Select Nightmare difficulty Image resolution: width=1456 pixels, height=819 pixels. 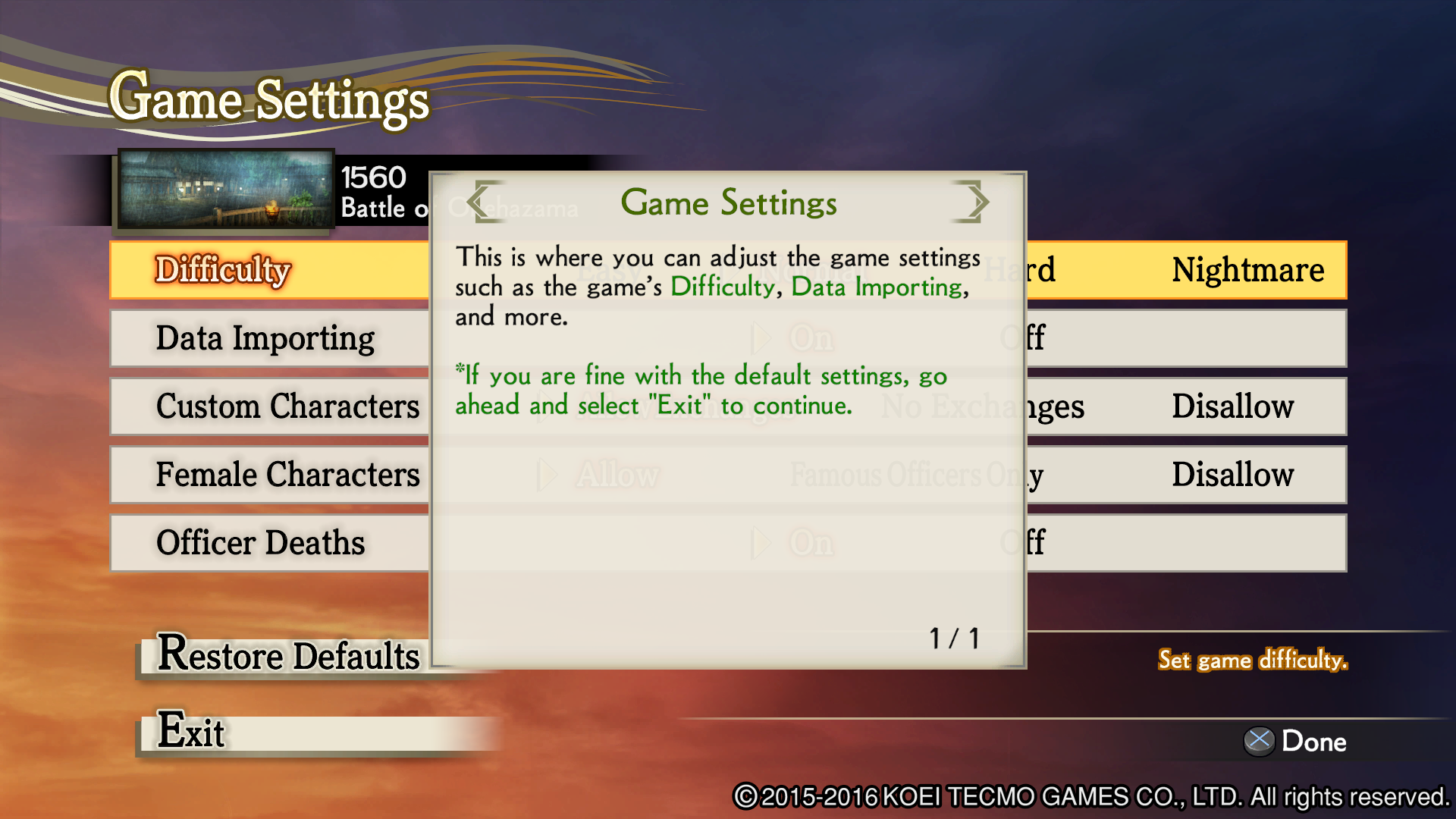pos(1247,270)
